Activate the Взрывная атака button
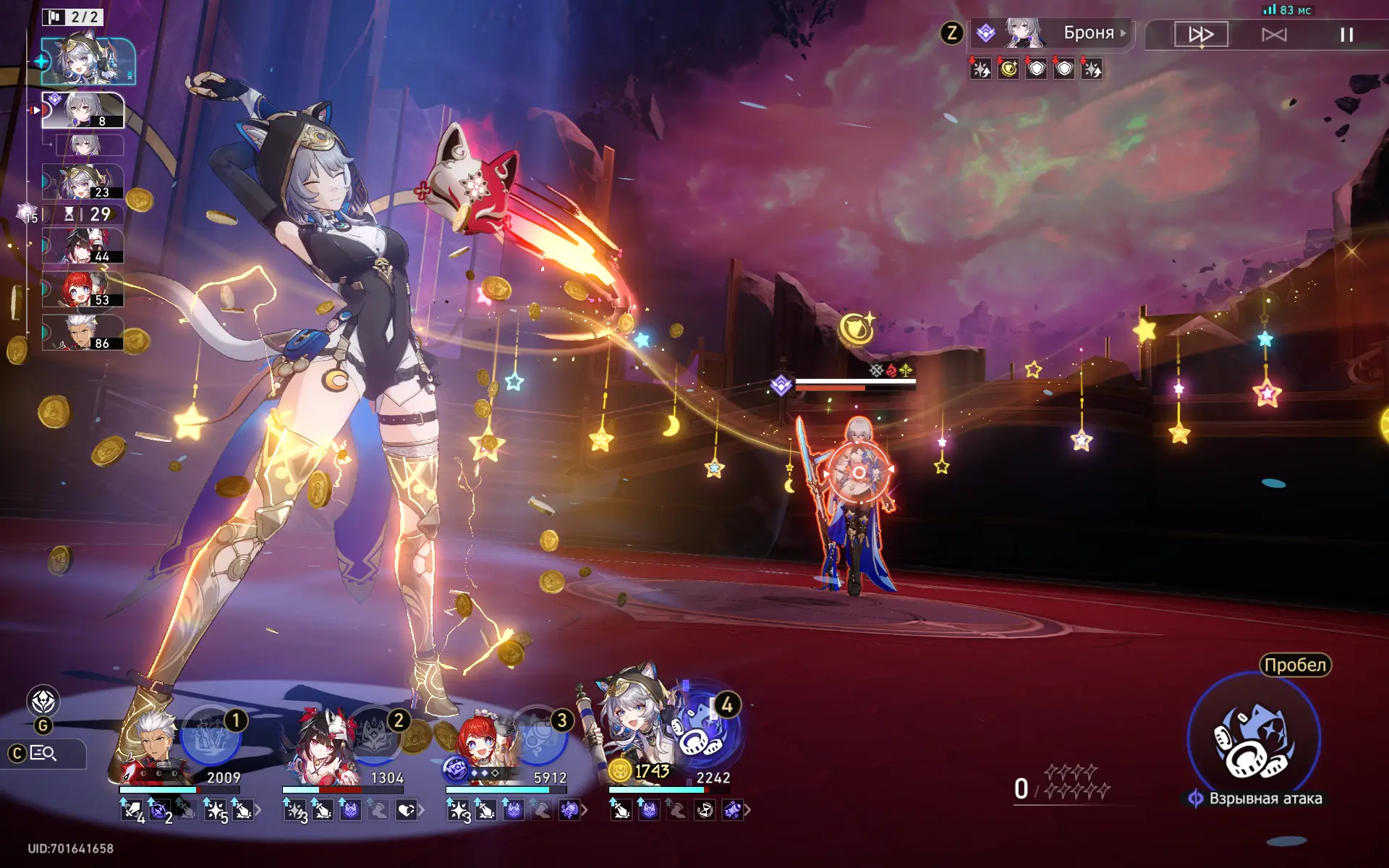 [1254, 739]
